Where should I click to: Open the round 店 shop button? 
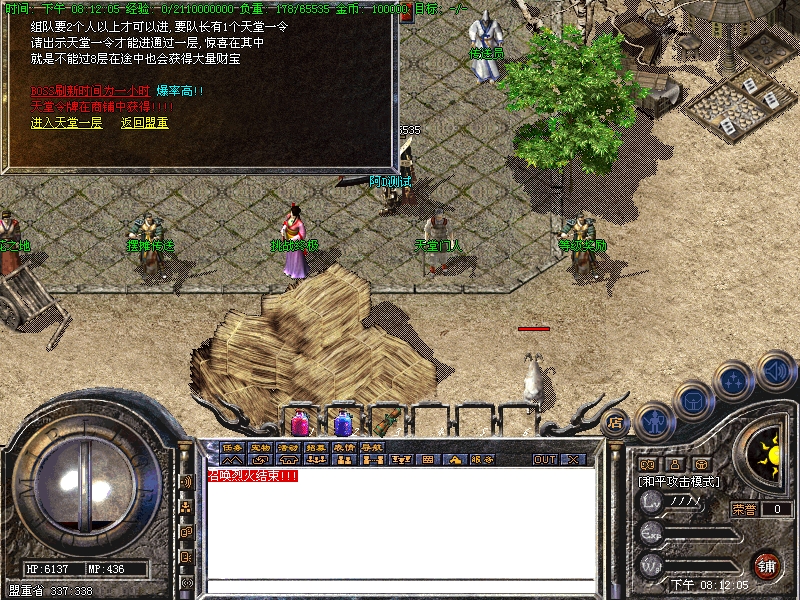click(x=615, y=423)
